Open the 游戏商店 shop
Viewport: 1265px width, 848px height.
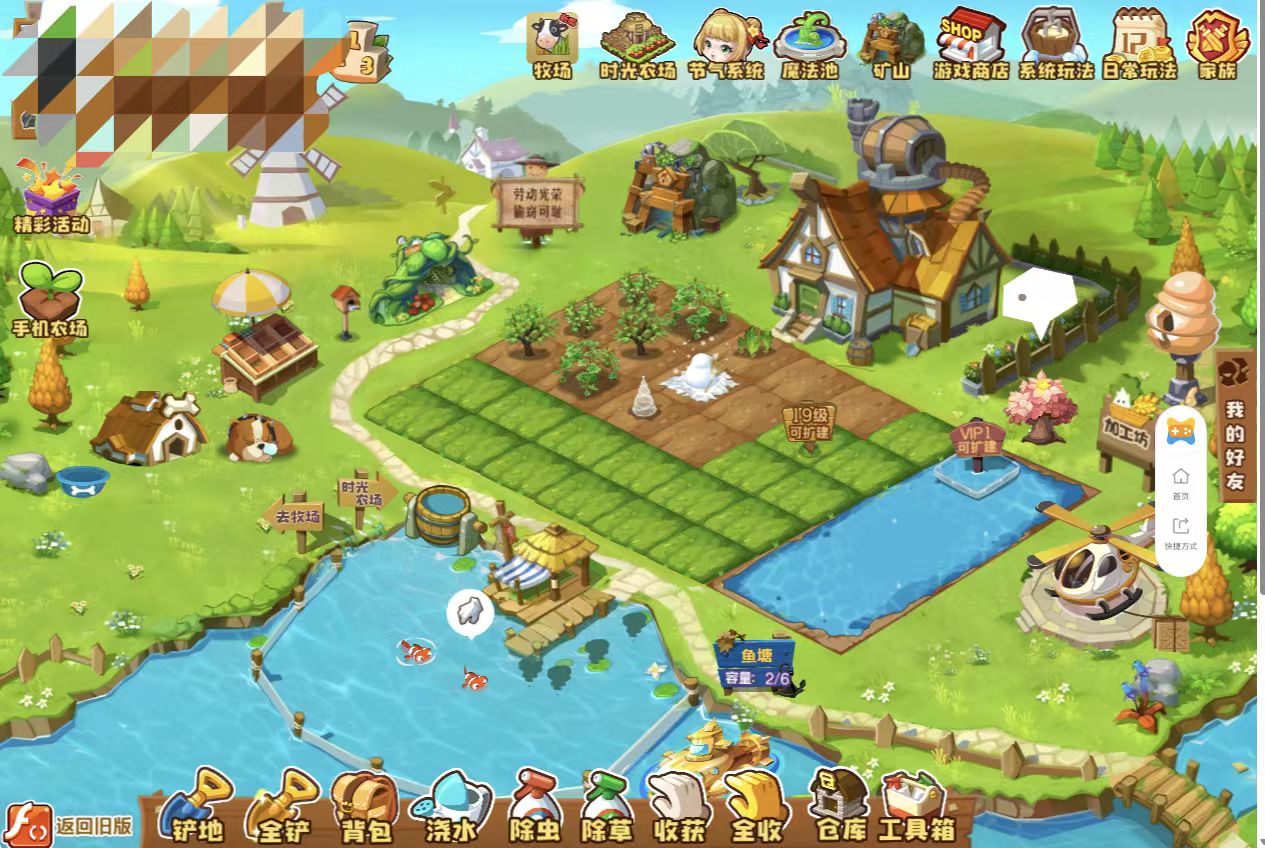coord(970,45)
